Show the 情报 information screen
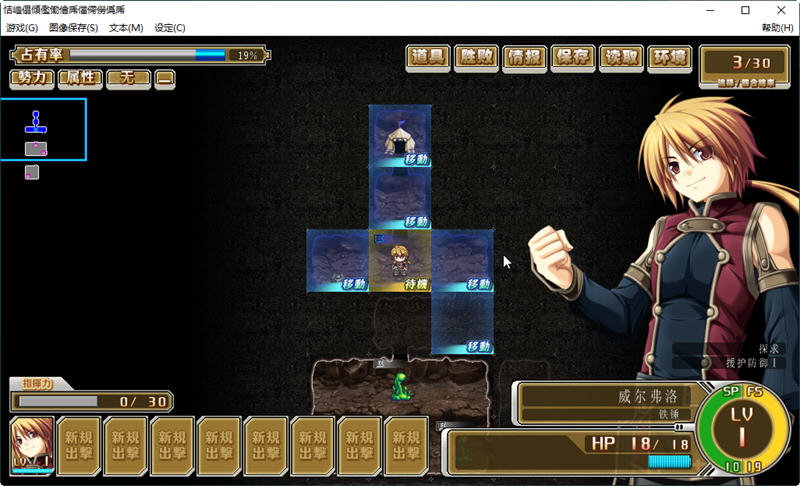The height and width of the screenshot is (486, 800). coord(525,58)
